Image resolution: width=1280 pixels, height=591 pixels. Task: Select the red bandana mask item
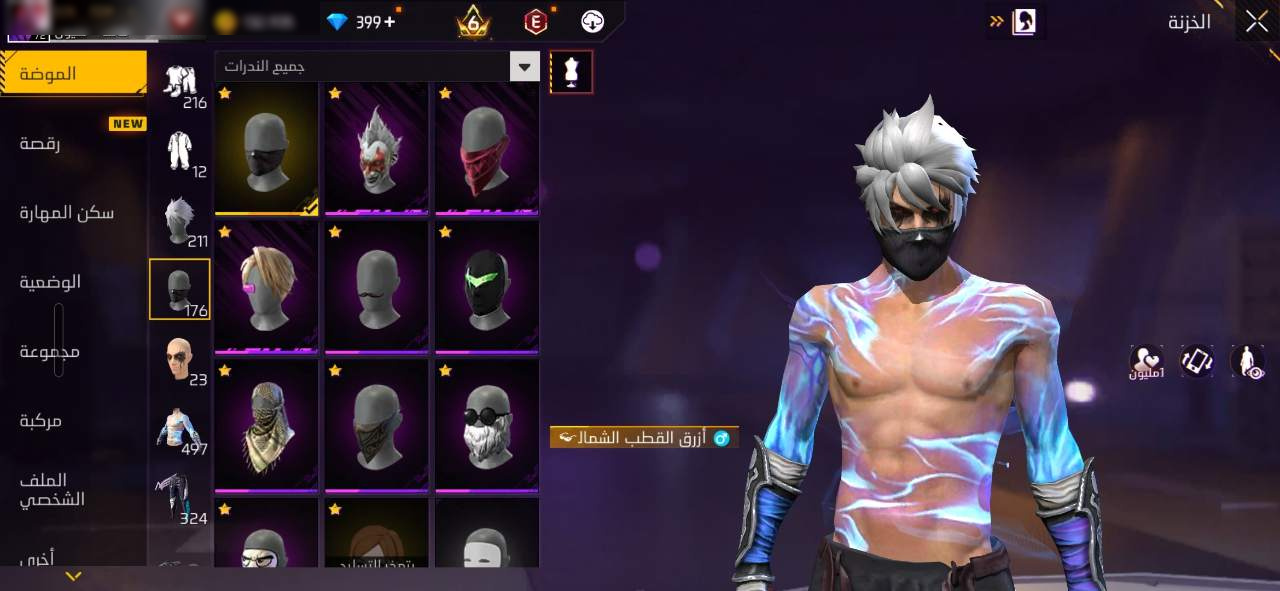click(x=487, y=148)
